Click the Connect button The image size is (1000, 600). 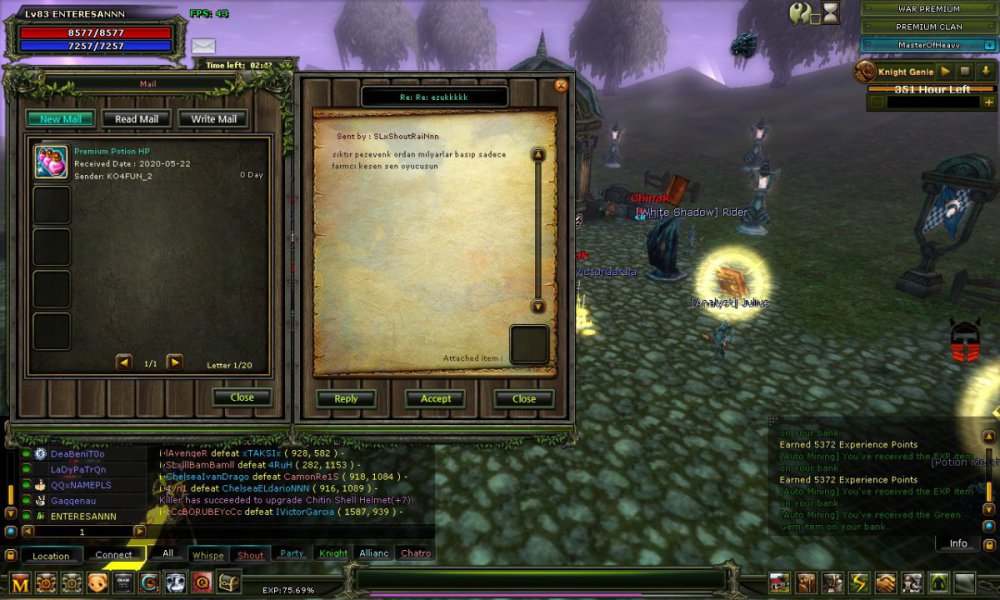tap(114, 555)
